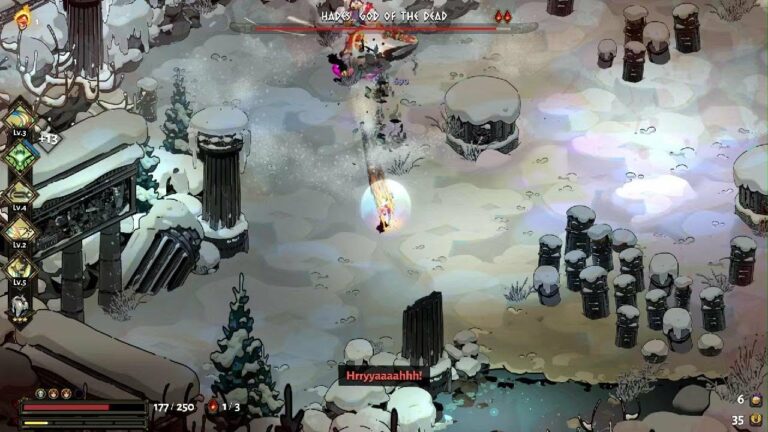Viewport: 768px width, 432px height.
Task: Click the red bloodstone cast icon
Action: (212, 407)
